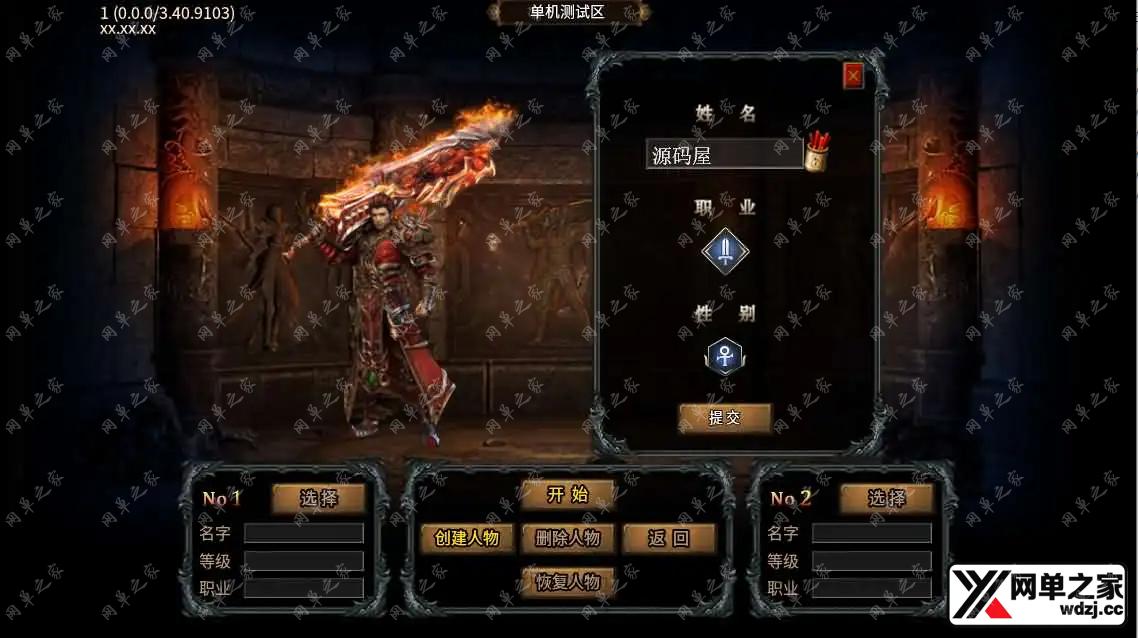
Task: Choose character slot No 1 with 选择
Action: (x=318, y=498)
